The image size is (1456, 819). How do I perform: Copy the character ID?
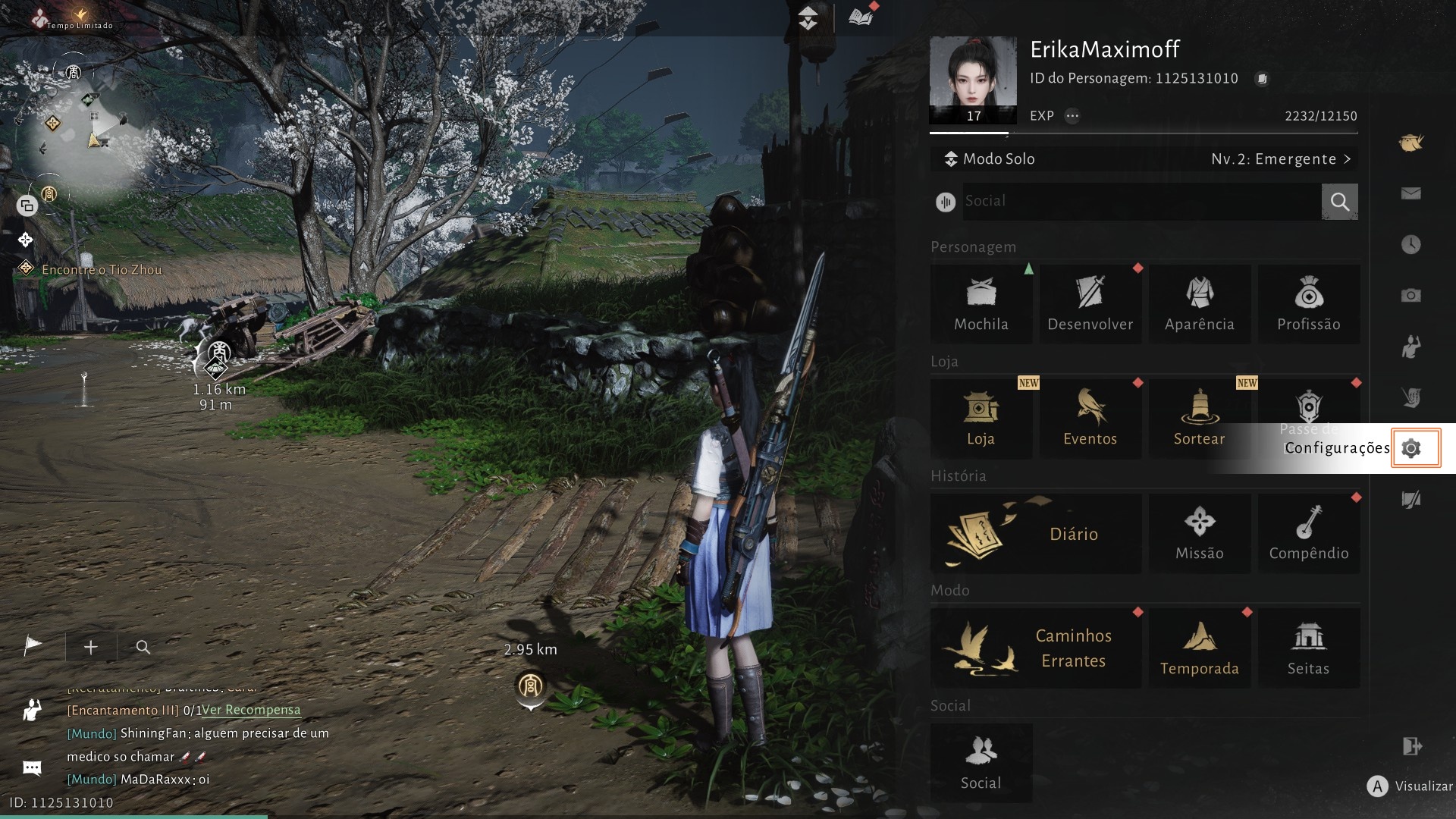point(1262,79)
